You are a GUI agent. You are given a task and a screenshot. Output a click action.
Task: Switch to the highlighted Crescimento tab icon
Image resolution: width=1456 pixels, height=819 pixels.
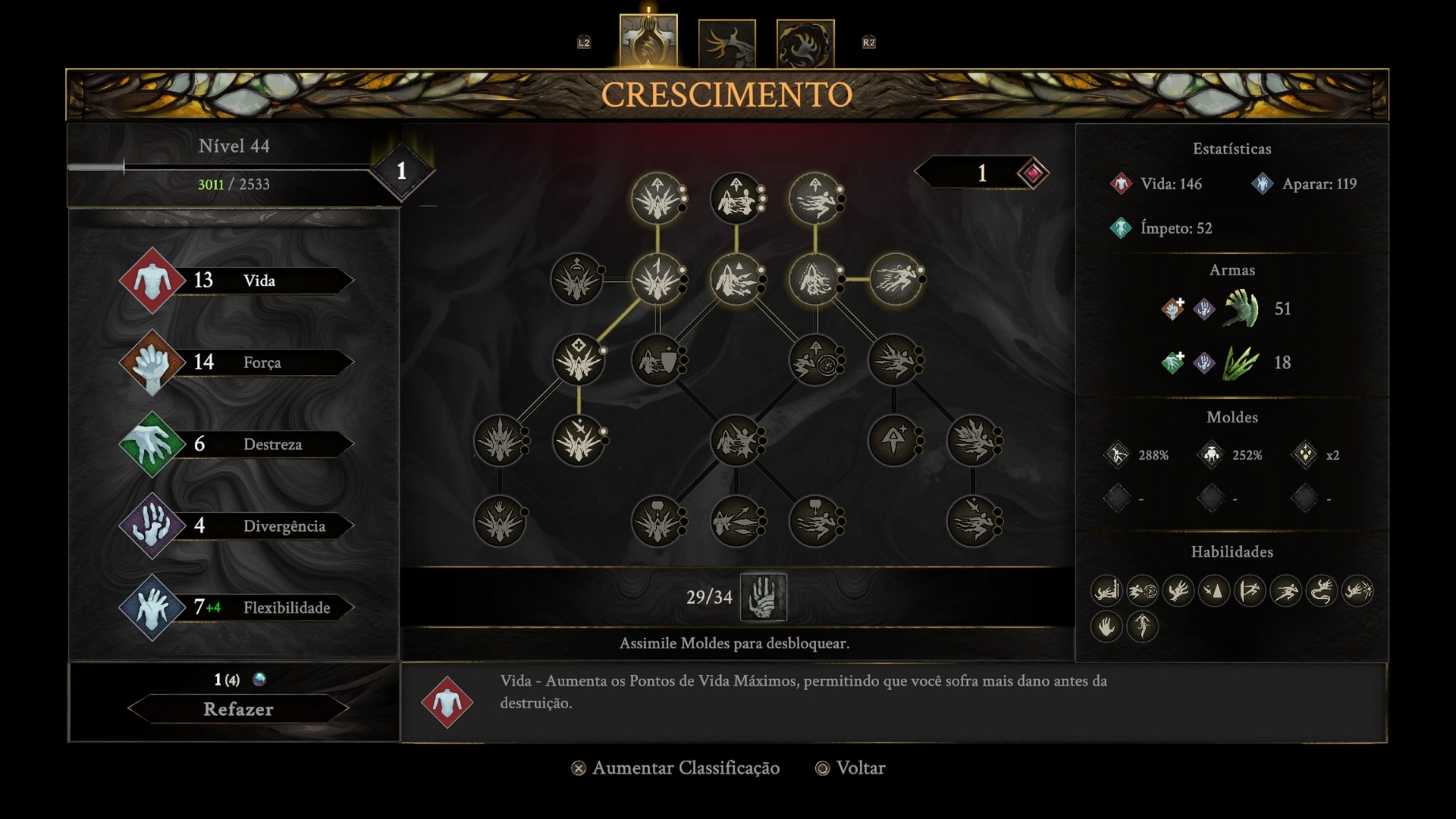click(x=648, y=42)
